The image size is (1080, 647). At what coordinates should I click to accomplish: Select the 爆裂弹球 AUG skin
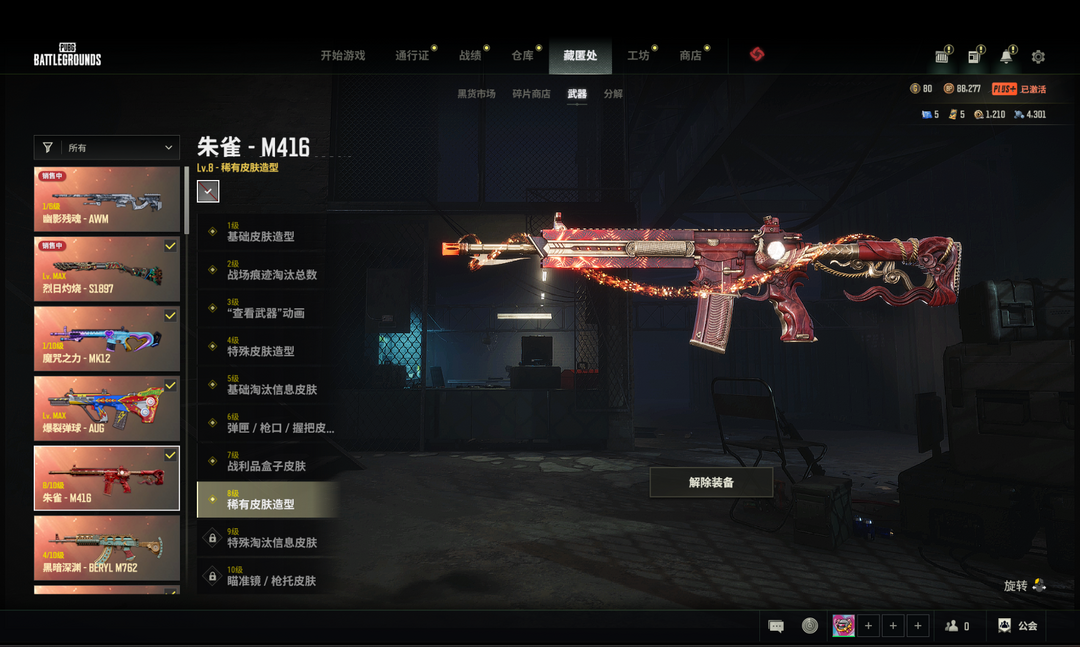[x=107, y=408]
